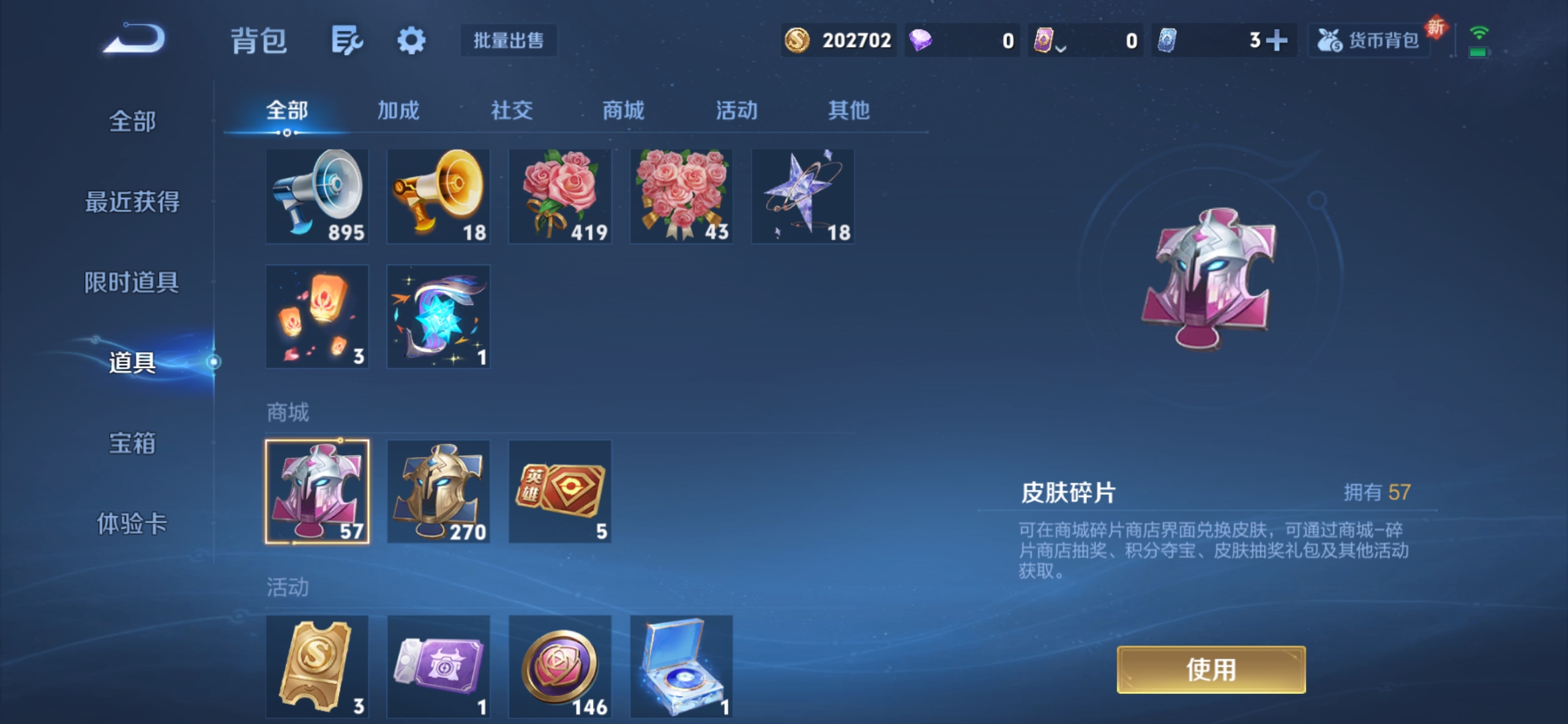The height and width of the screenshot is (724, 1568).
Task: Switch to the 社交 tab
Action: (511, 111)
